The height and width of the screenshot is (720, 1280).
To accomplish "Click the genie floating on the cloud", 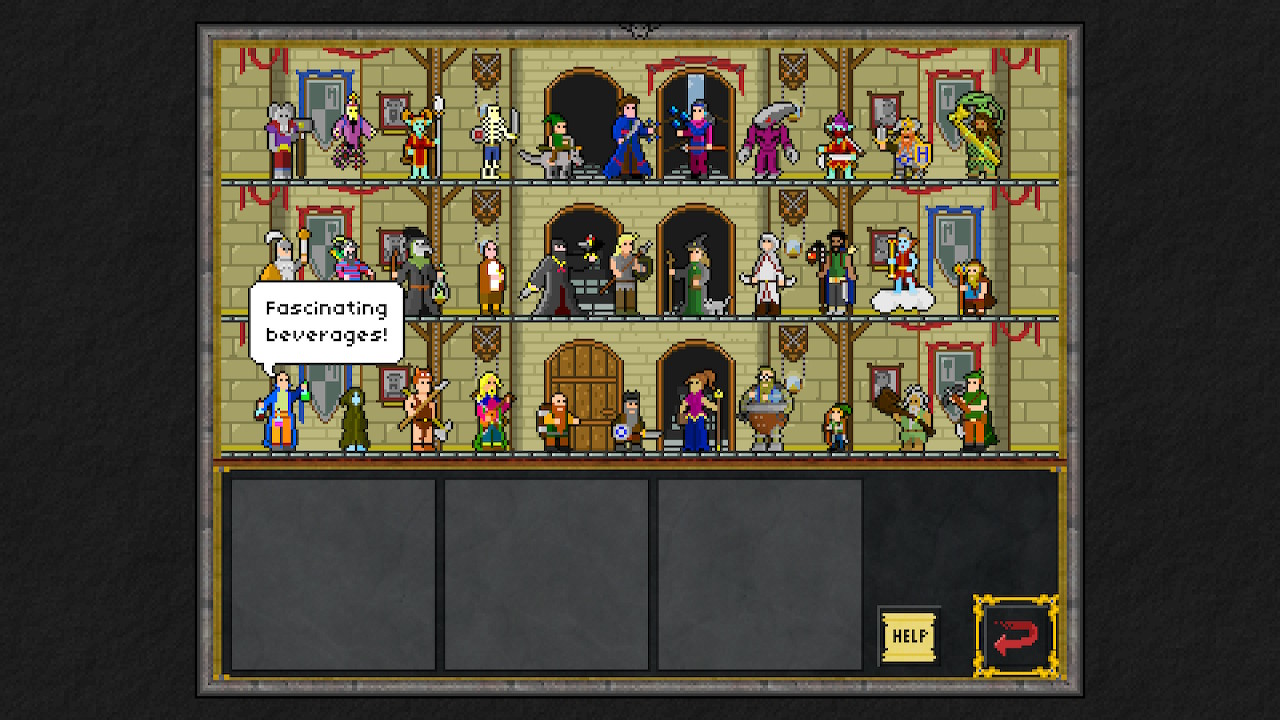I will (905, 270).
